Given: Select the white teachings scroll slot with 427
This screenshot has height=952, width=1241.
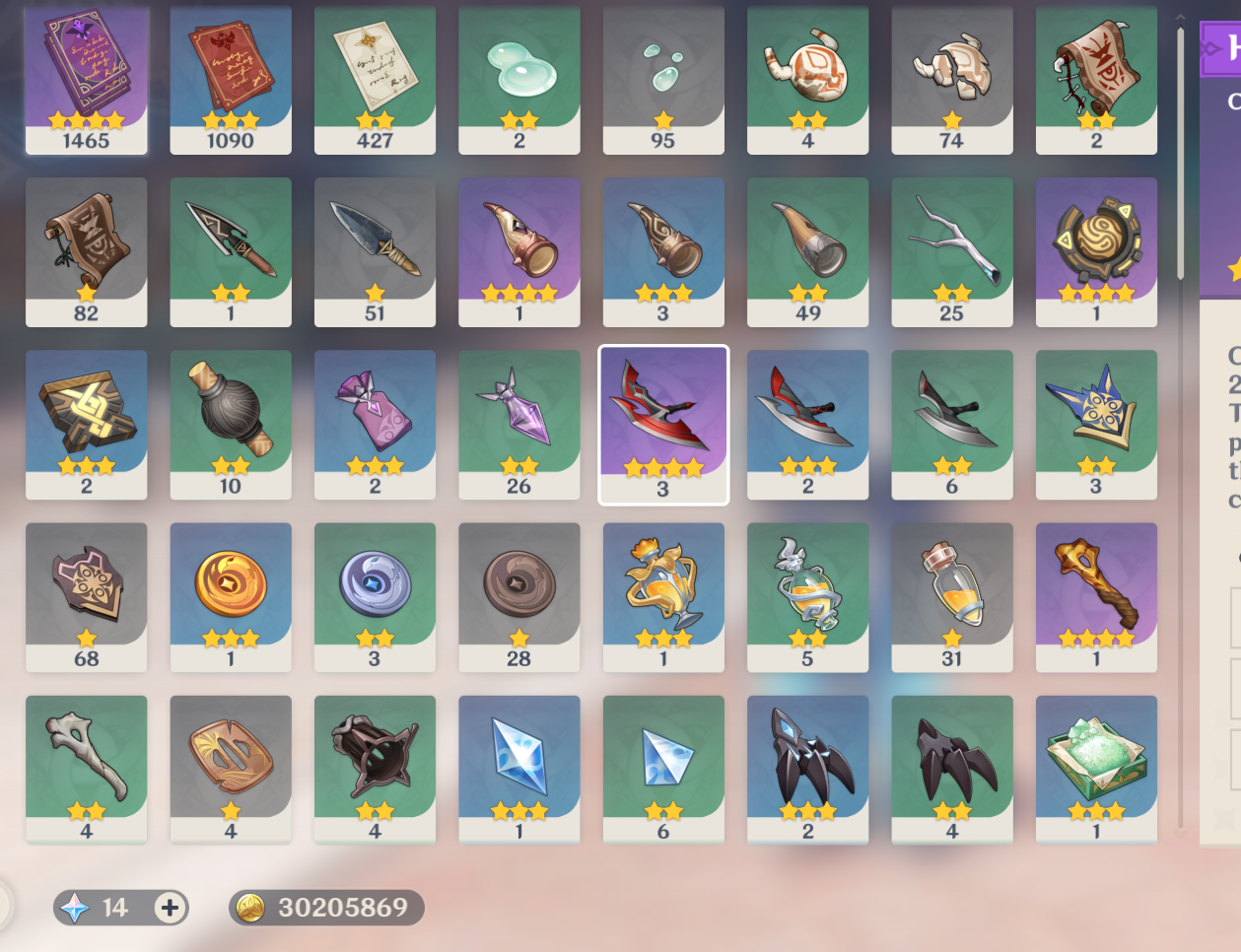Looking at the screenshot, I should [375, 79].
